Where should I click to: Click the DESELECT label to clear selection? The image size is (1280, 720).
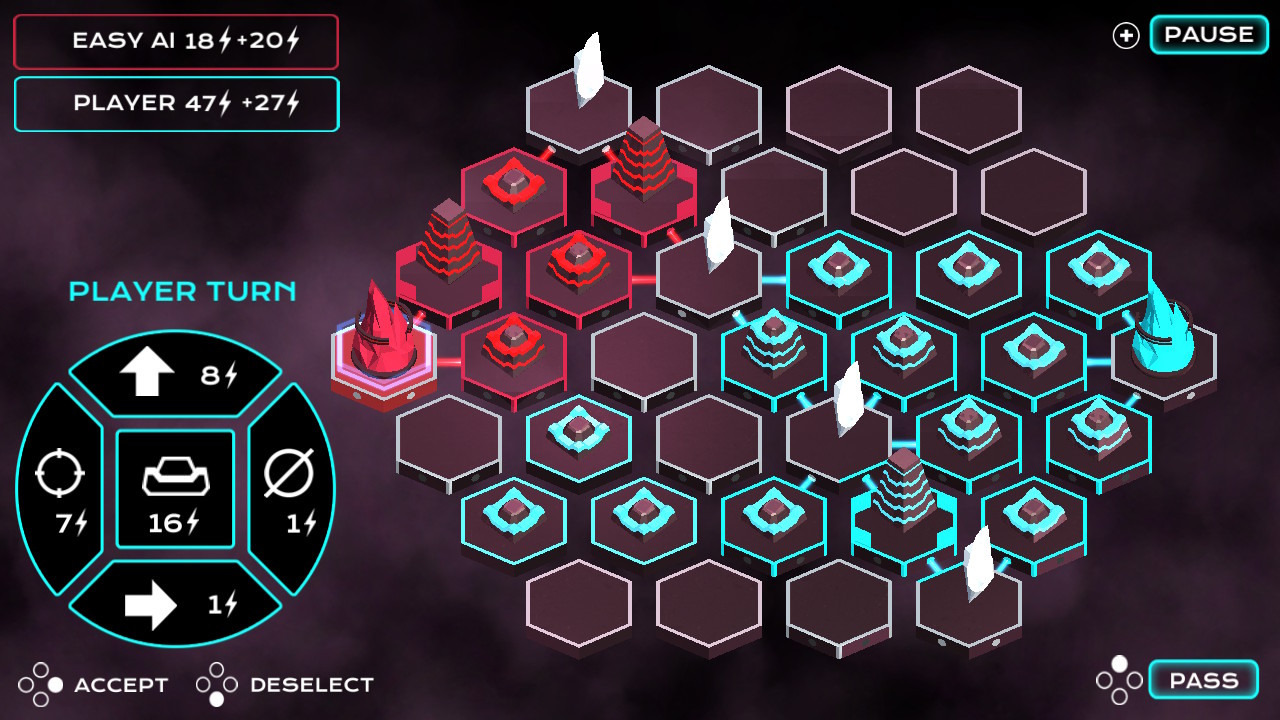click(x=312, y=685)
